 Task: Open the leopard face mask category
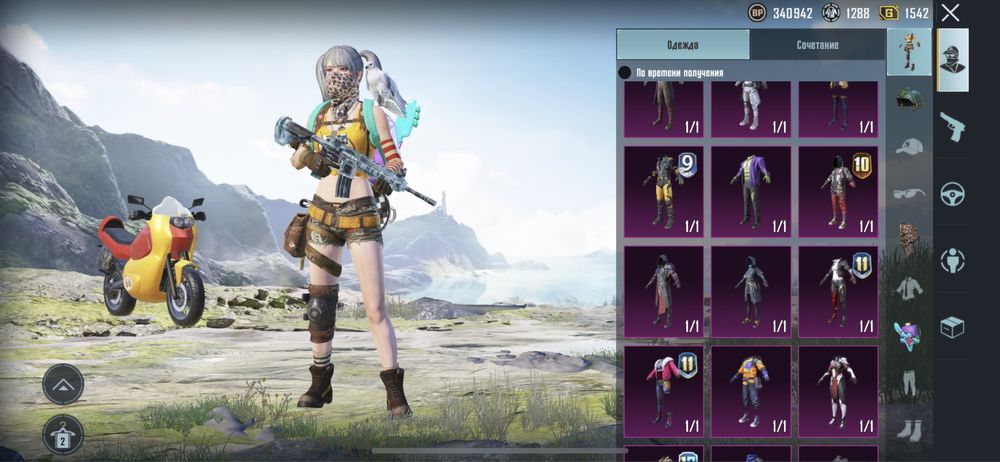pos(909,240)
